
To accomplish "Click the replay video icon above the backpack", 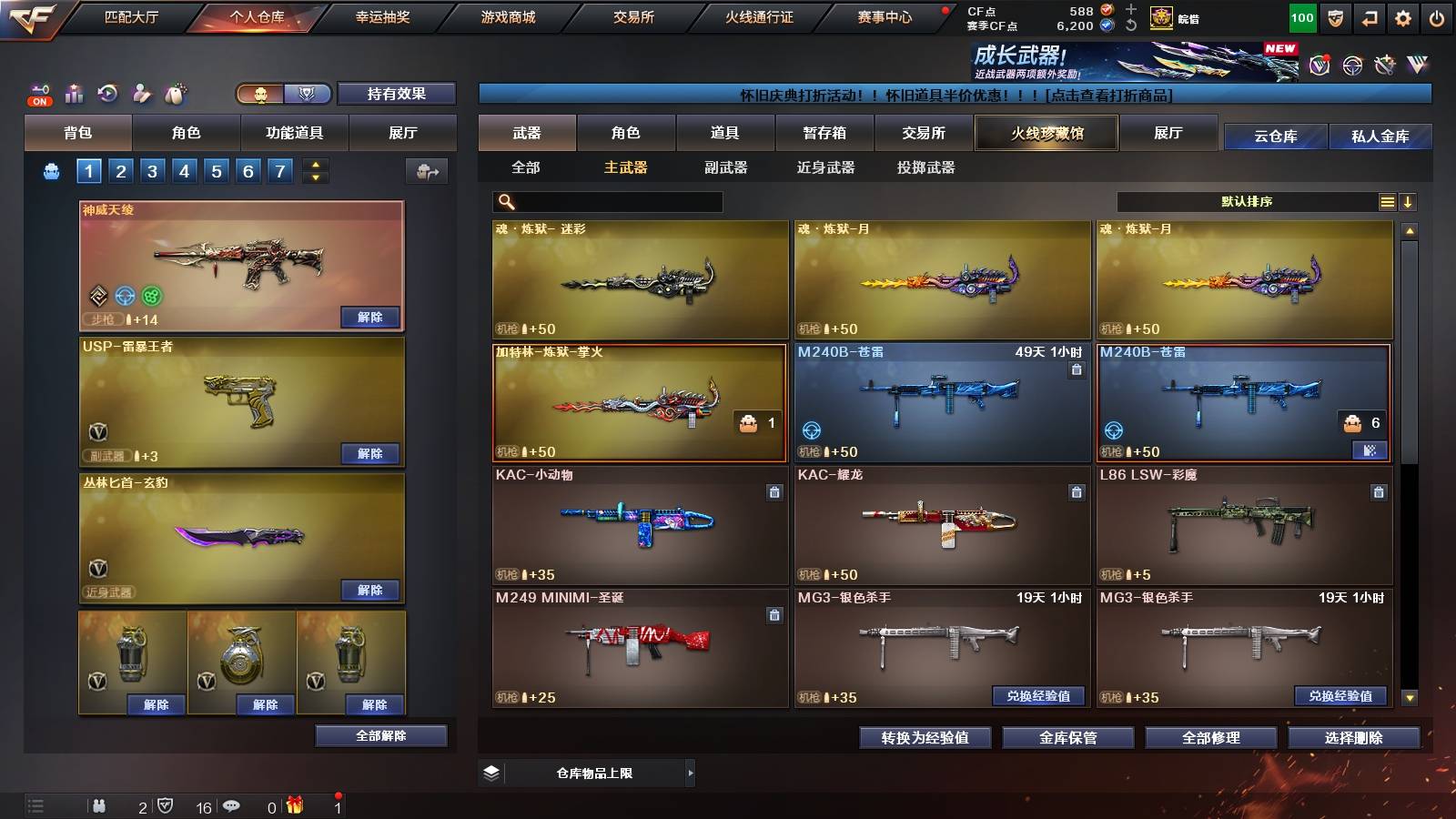I will 107,92.
